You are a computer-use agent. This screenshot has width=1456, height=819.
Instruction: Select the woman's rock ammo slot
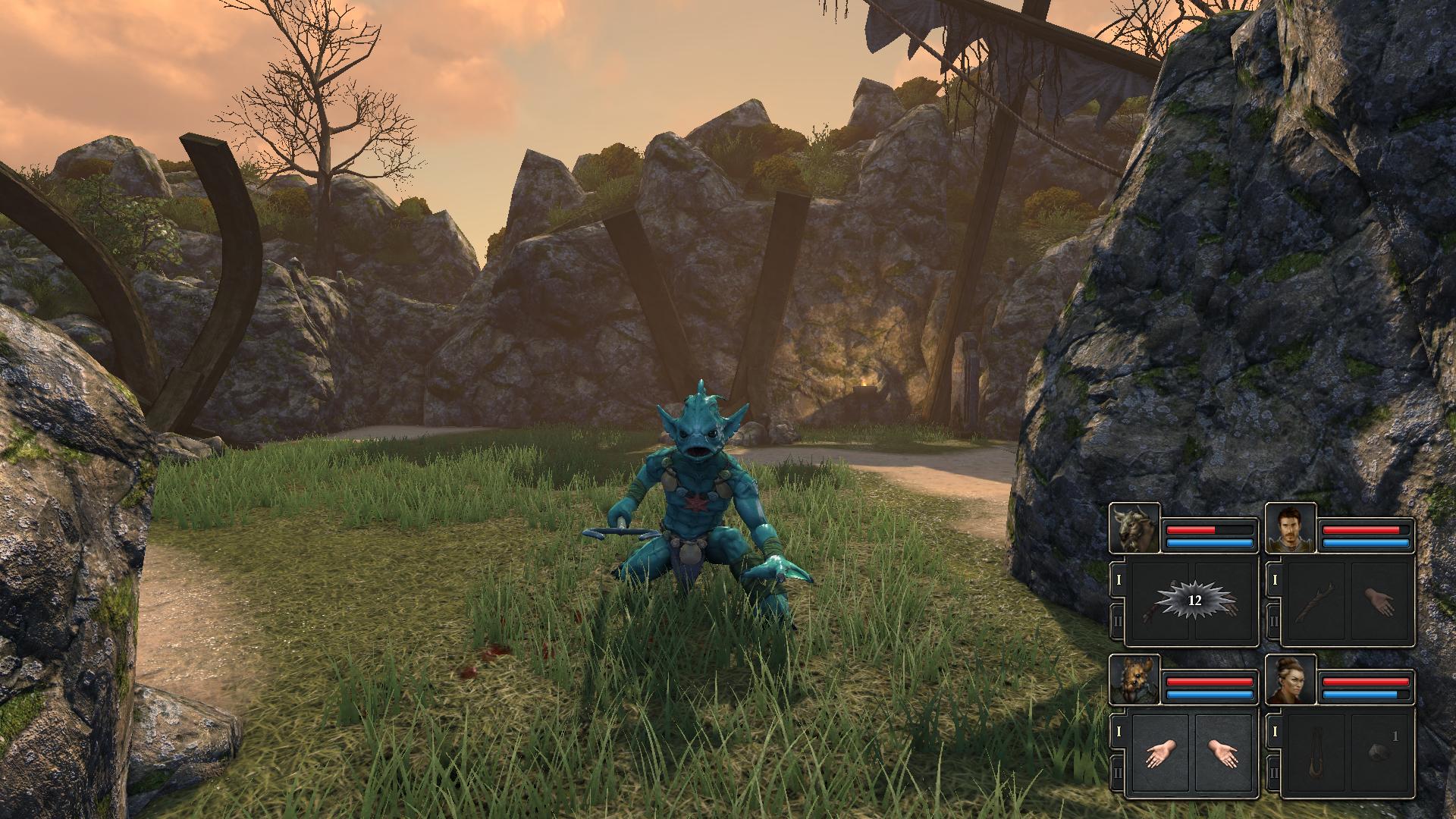1379,755
